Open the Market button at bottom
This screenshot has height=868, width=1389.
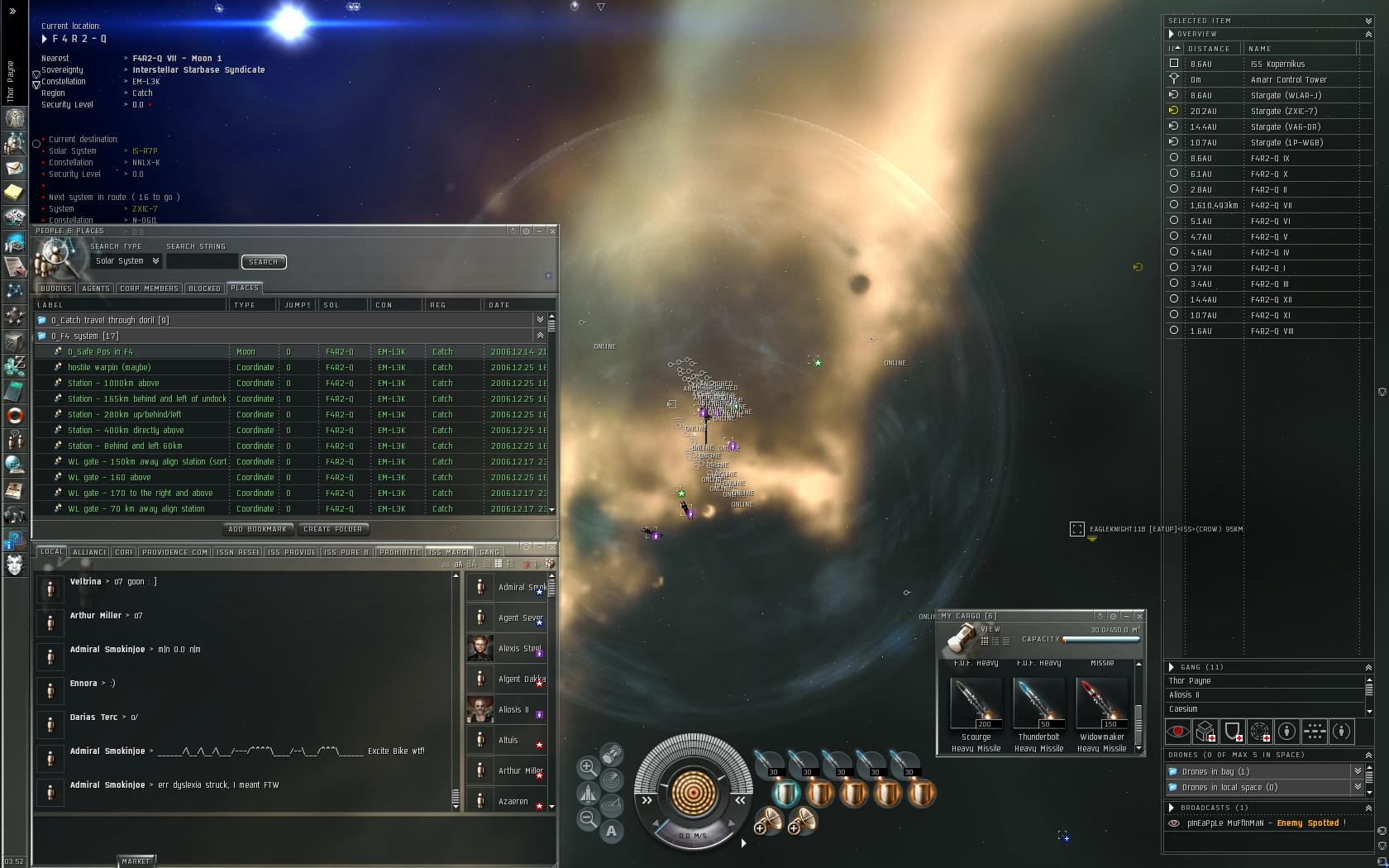tap(136, 861)
